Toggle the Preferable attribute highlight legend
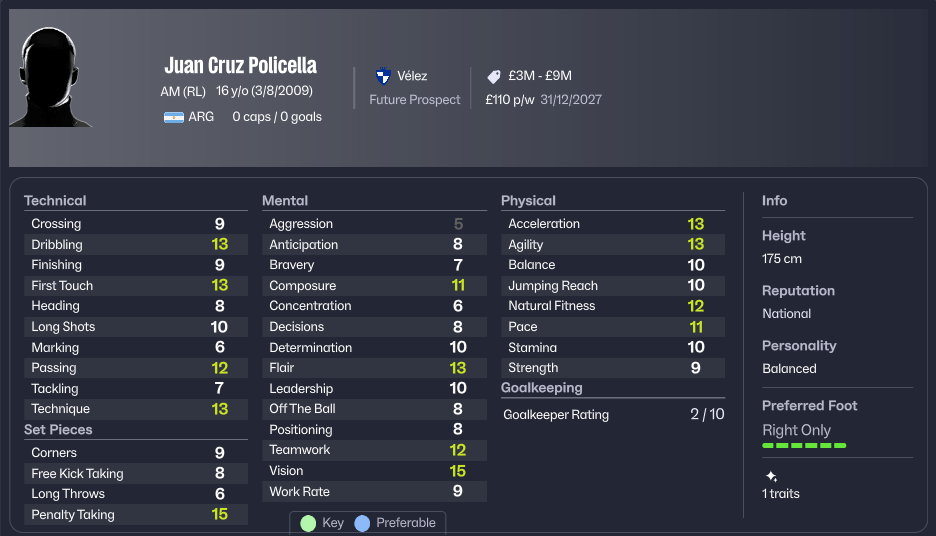Viewport: 936px width, 536px height. point(395,523)
